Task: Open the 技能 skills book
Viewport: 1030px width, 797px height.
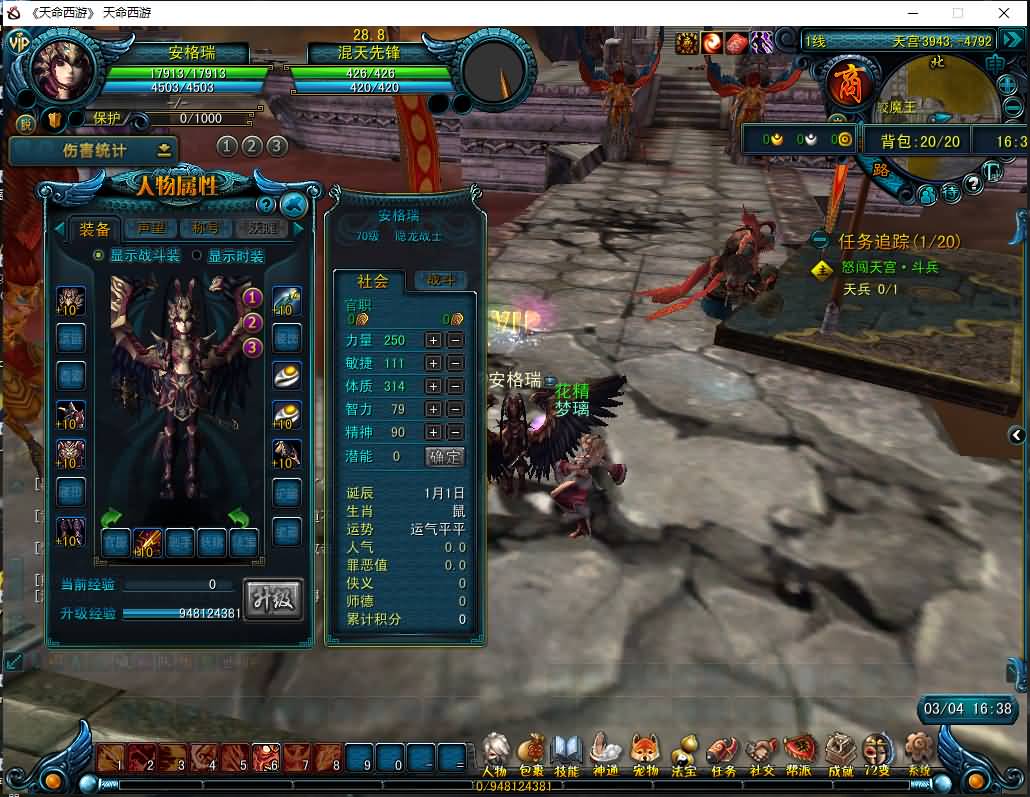Action: click(x=567, y=752)
